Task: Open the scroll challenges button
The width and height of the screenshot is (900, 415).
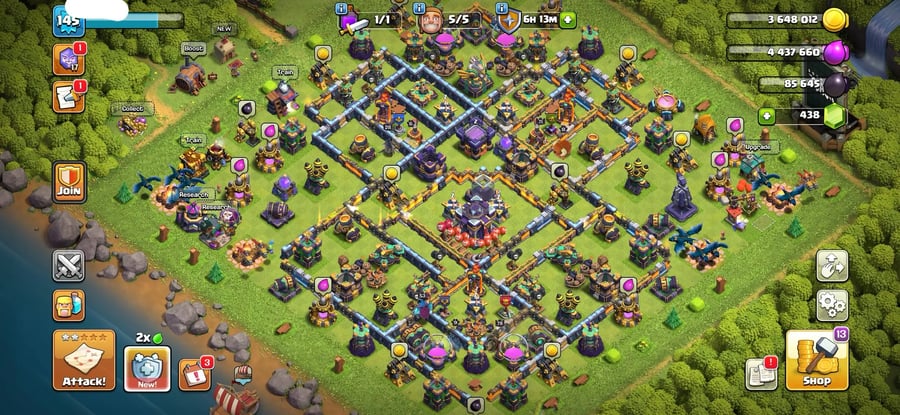Action: (69, 97)
